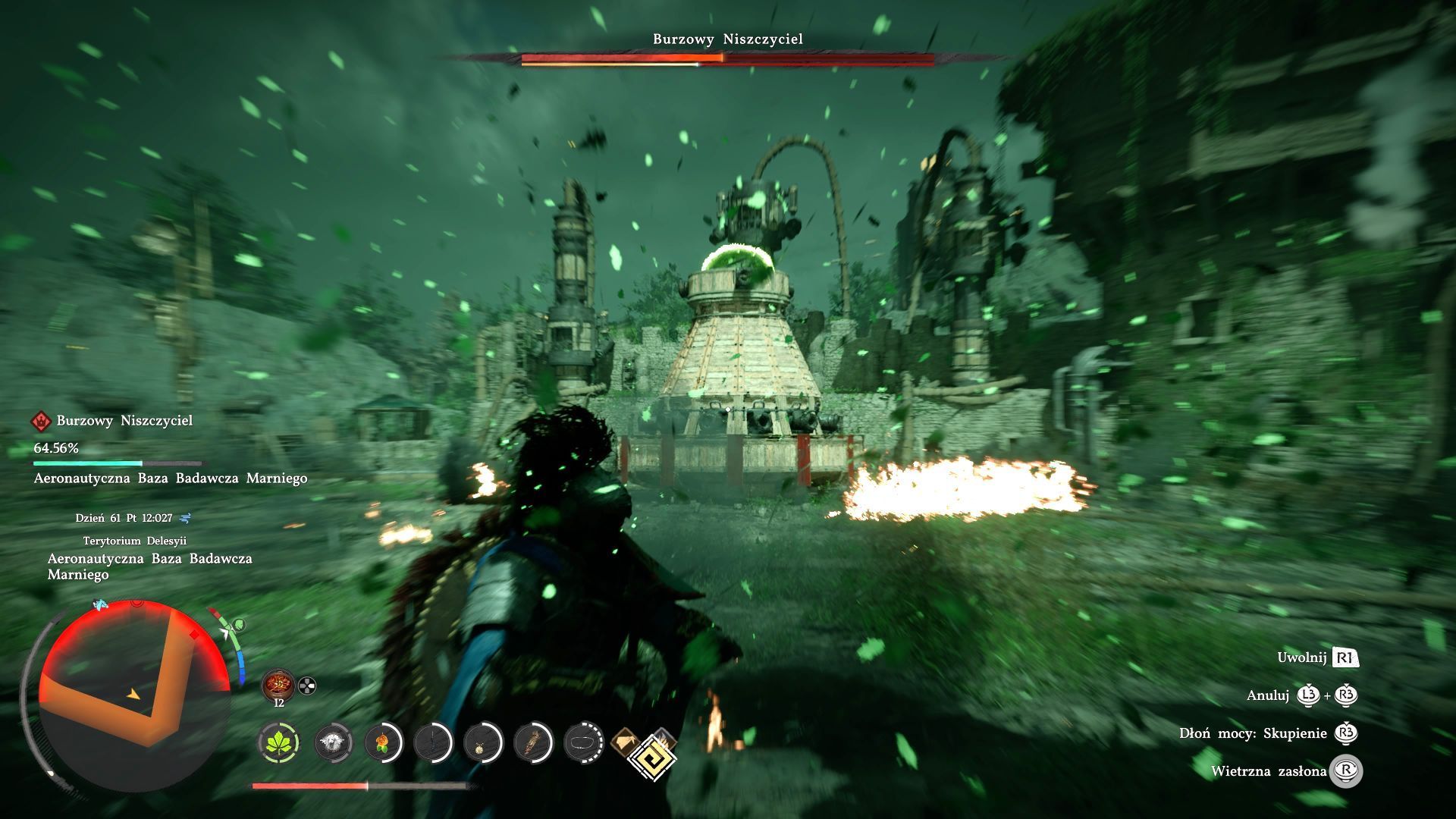The image size is (1456, 819).
Task: Open the circular minimap
Action: 133,694
